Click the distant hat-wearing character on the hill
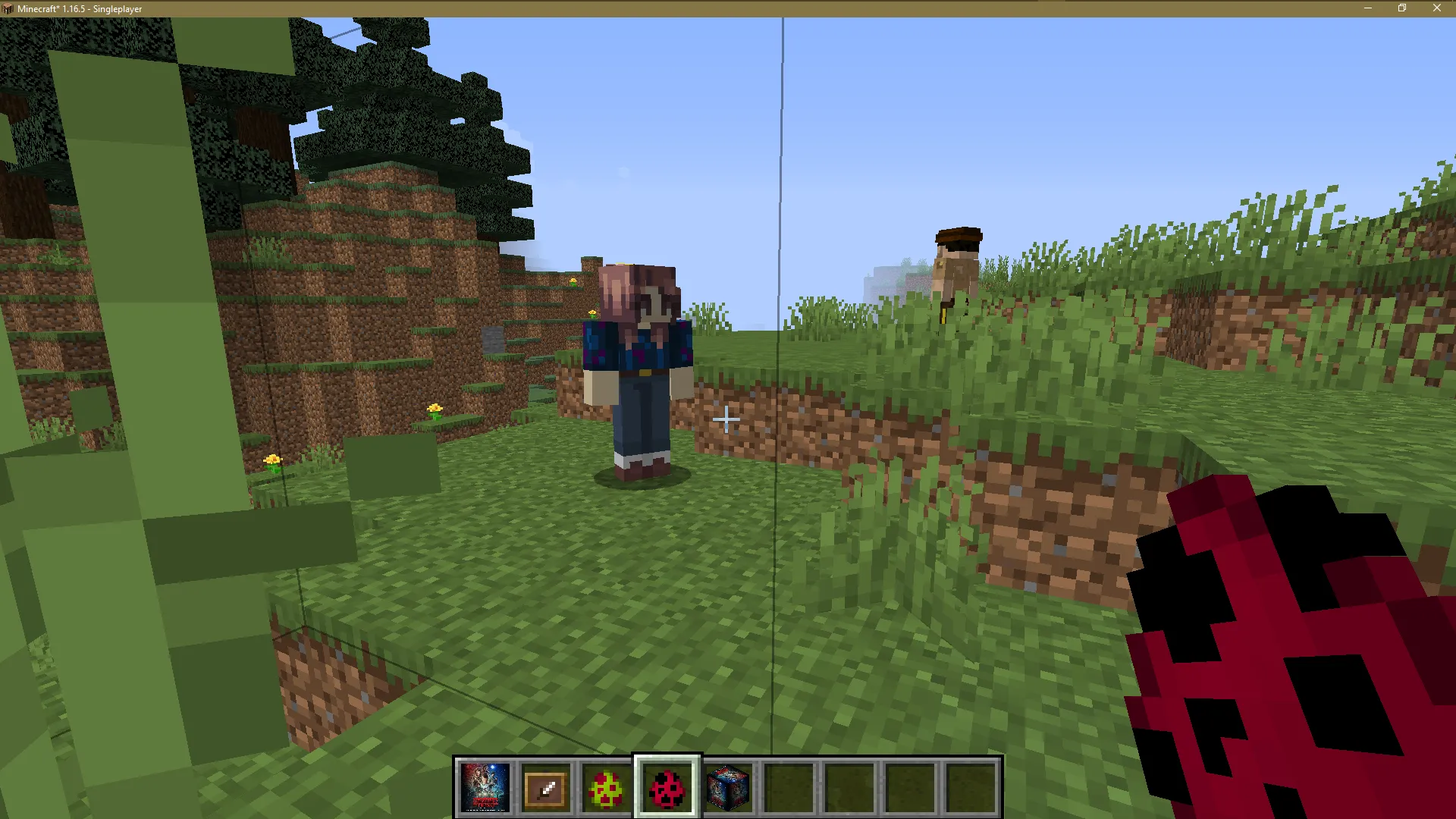The height and width of the screenshot is (819, 1456). tap(957, 265)
